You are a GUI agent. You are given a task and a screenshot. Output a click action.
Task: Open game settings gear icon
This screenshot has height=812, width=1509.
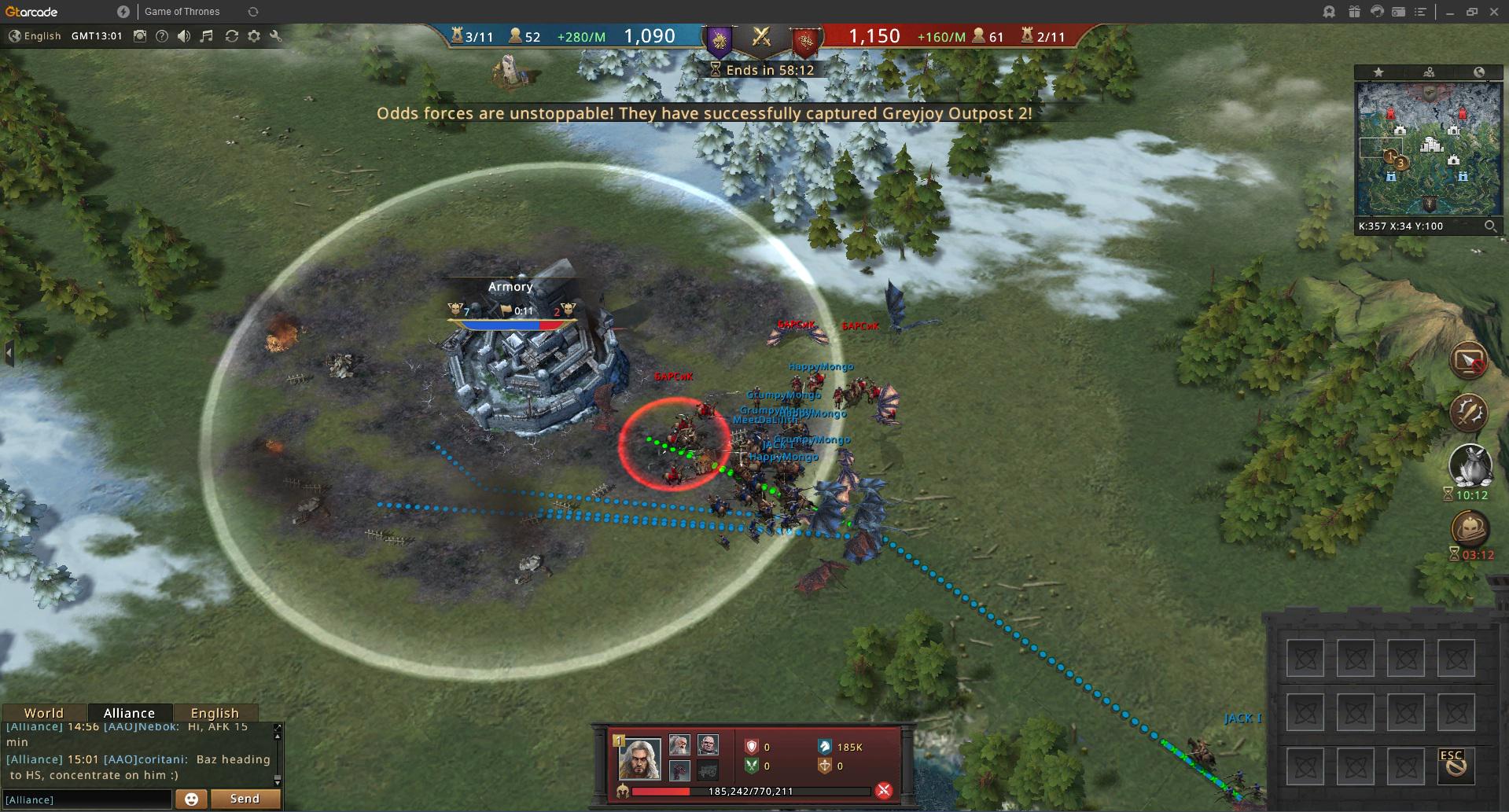254,36
